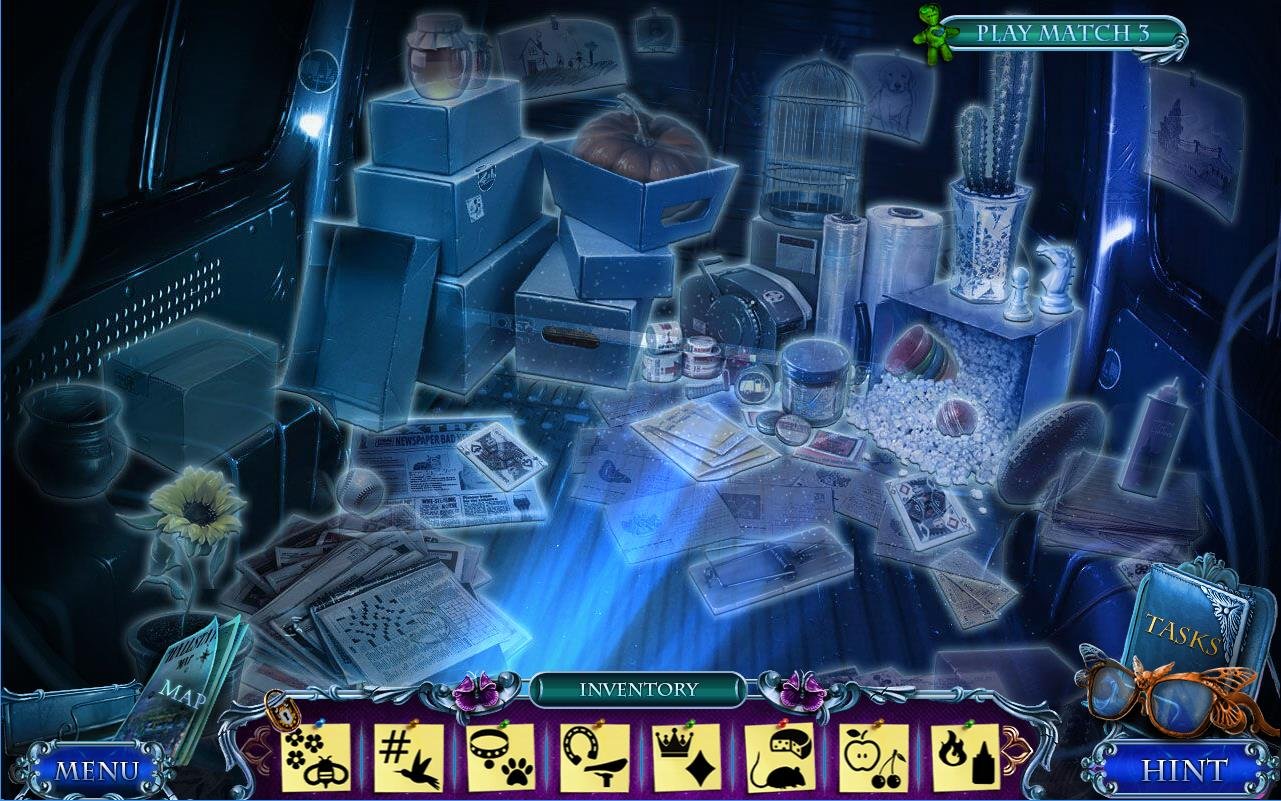
Task: Select the hashtag and hummingbird clue note
Action: 409,757
